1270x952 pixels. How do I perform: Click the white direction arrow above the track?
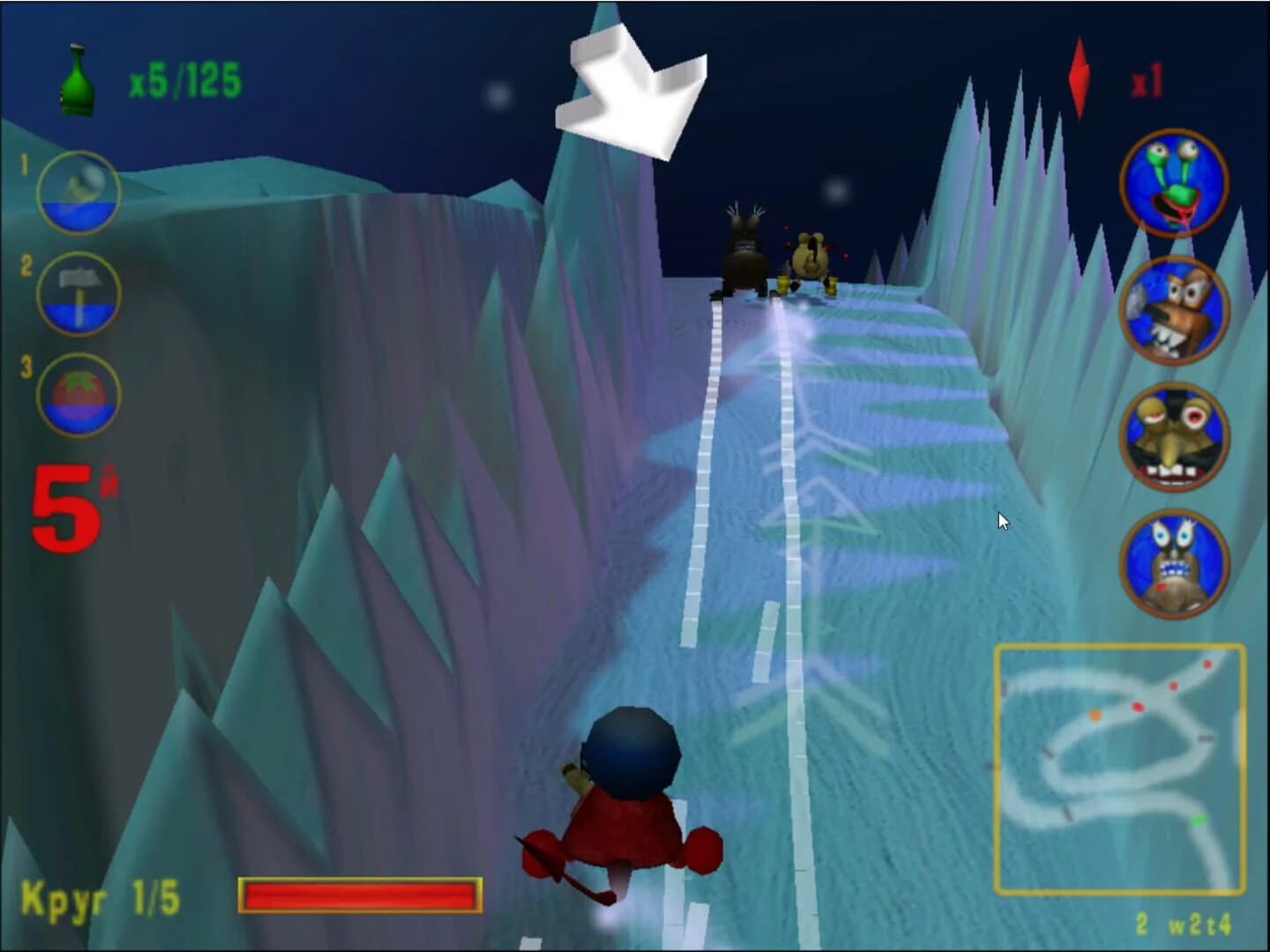click(631, 93)
